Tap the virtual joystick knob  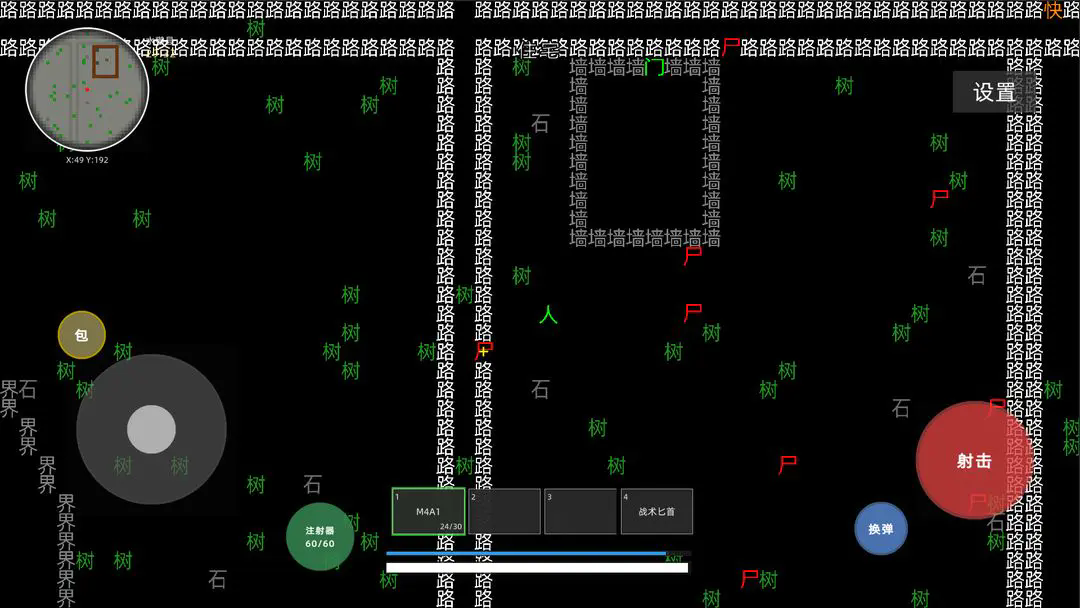tap(151, 429)
